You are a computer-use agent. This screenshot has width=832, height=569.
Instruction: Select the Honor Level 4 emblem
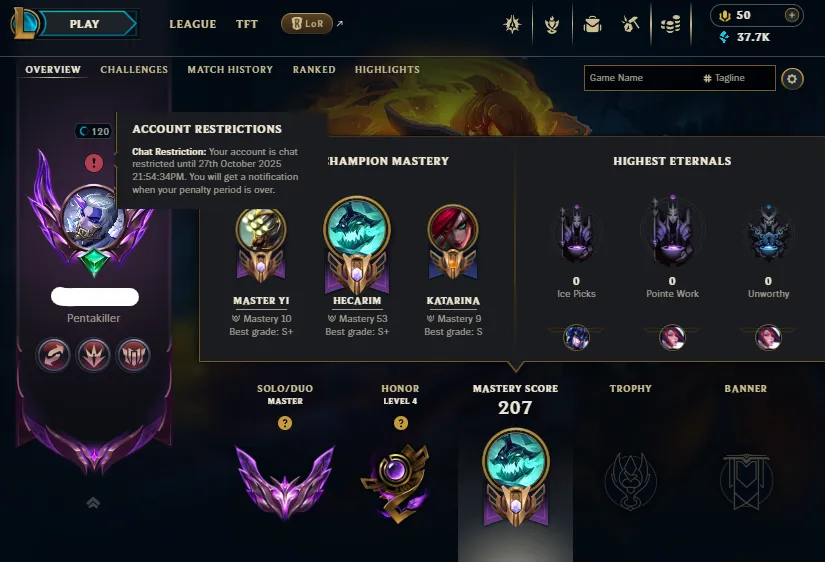(400, 478)
